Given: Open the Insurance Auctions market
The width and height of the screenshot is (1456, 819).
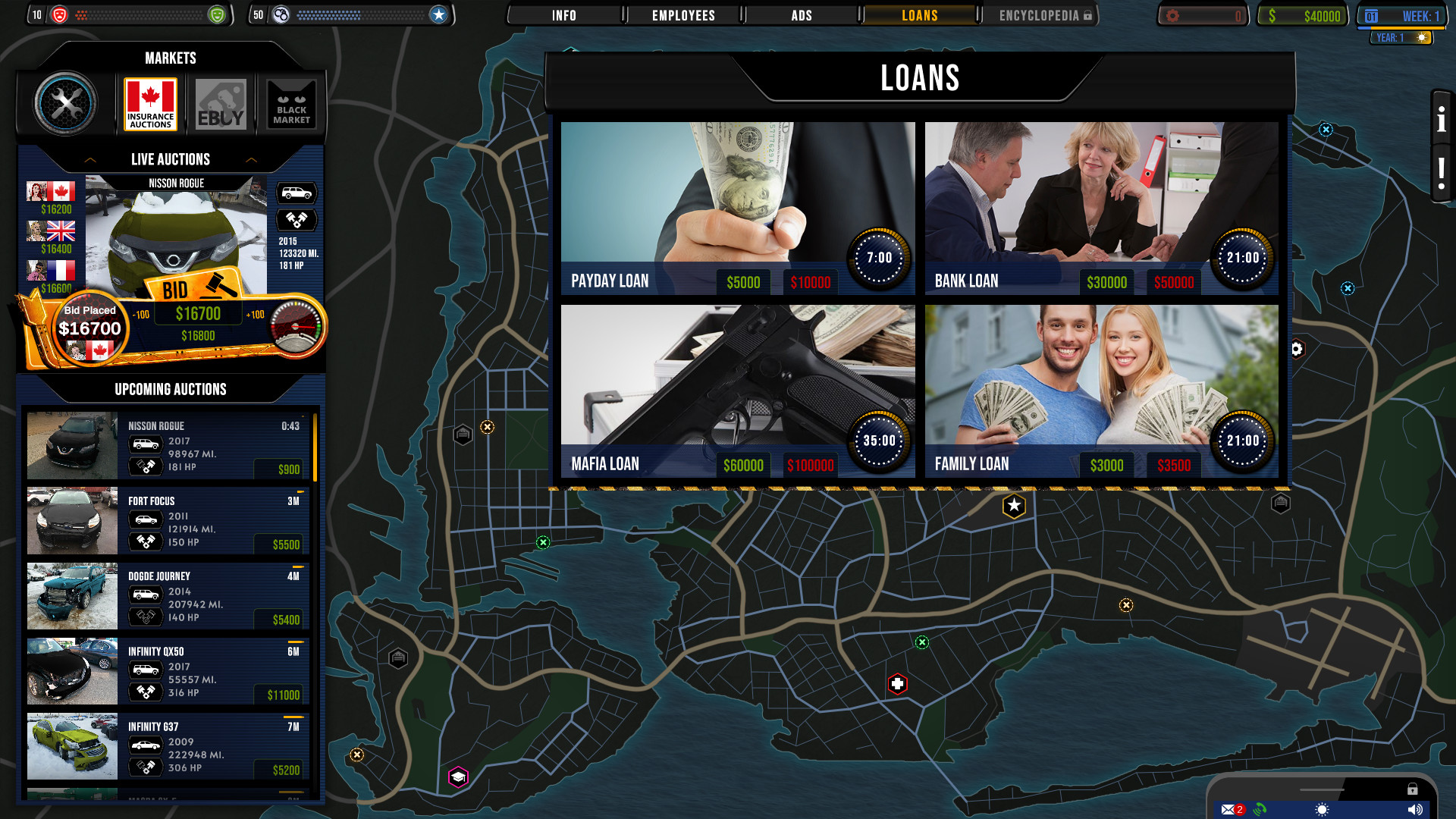Looking at the screenshot, I should (x=149, y=104).
